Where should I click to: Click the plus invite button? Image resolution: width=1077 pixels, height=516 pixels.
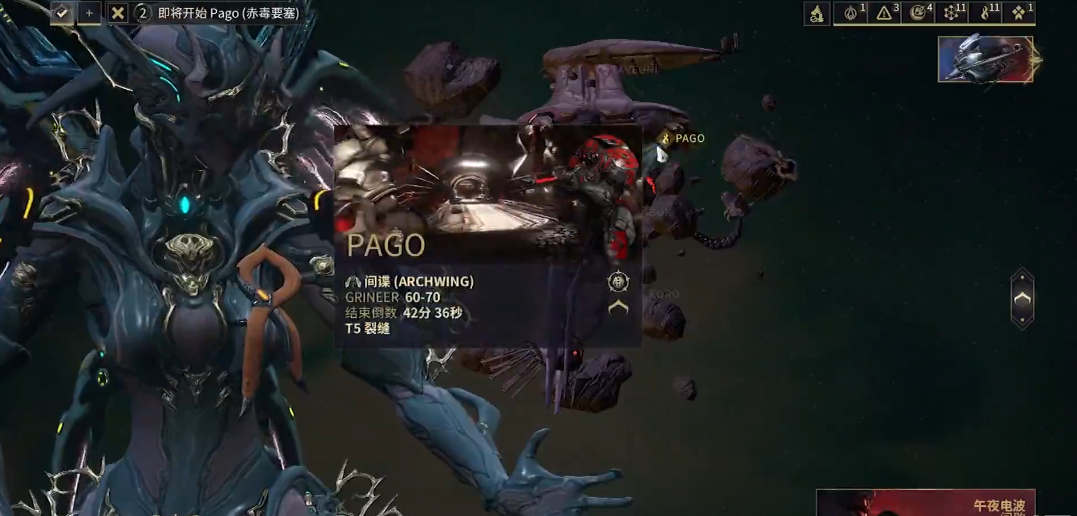coord(89,13)
